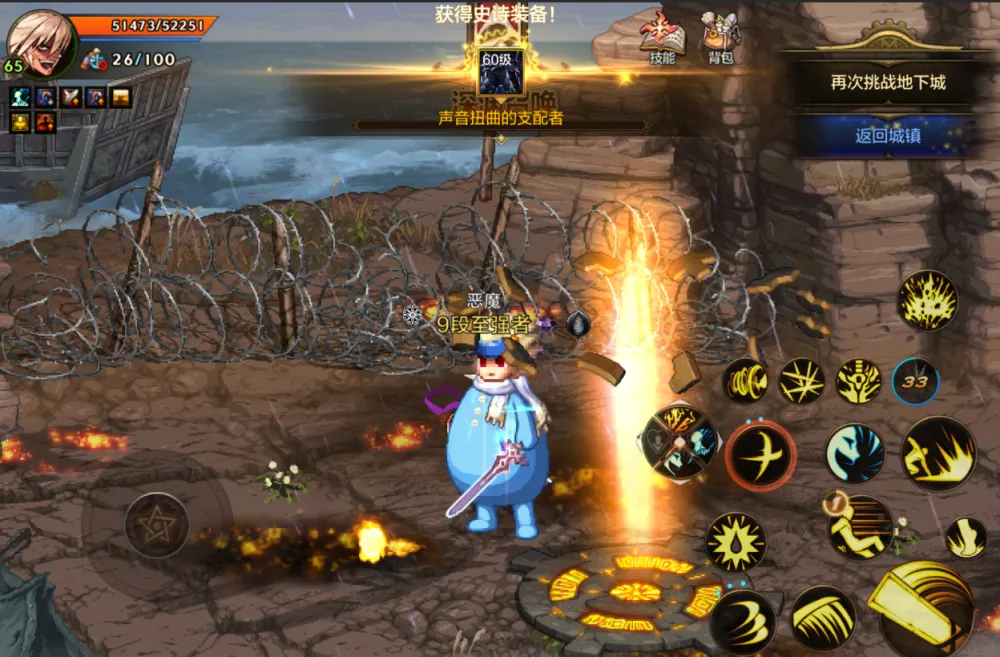1000x657 pixels.
Task: Open the 技能 skills menu
Action: coord(662,38)
